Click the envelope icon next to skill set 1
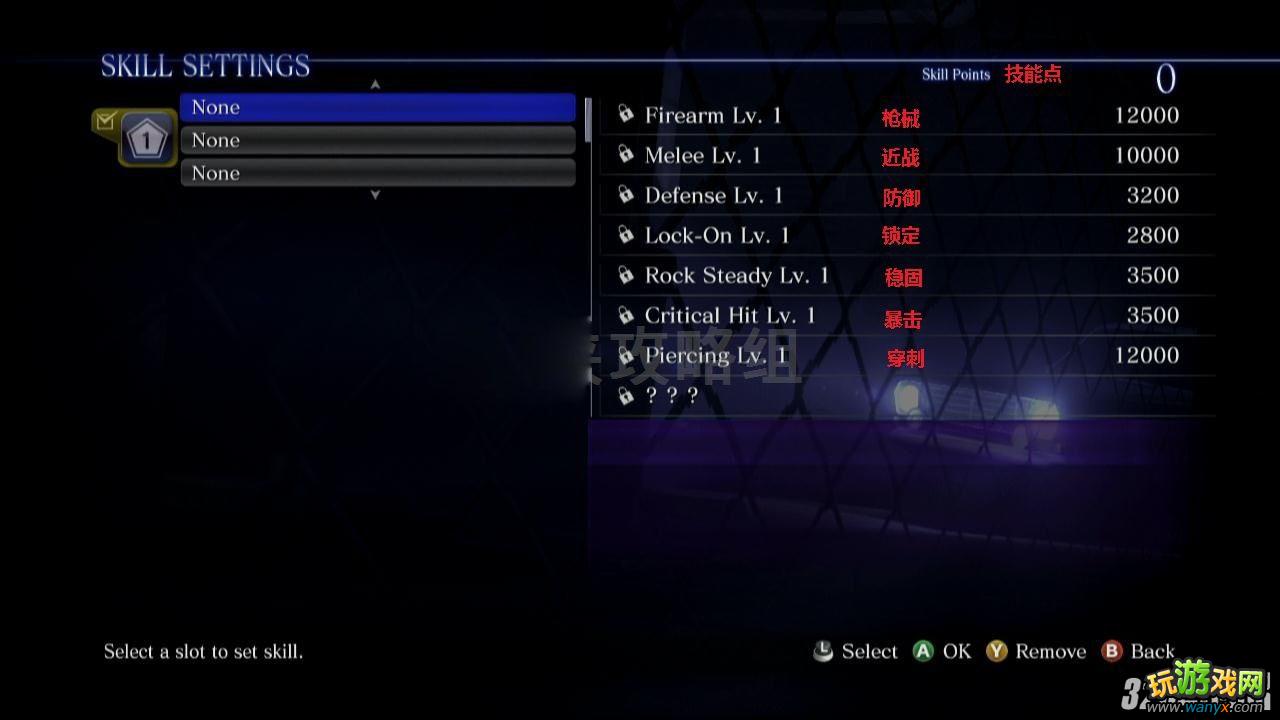 (x=105, y=118)
